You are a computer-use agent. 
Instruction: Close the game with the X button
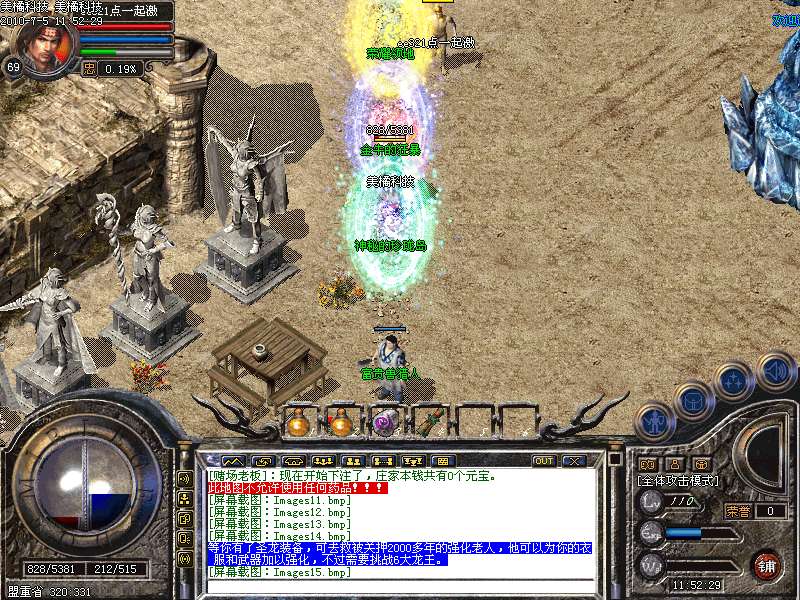[x=574, y=461]
